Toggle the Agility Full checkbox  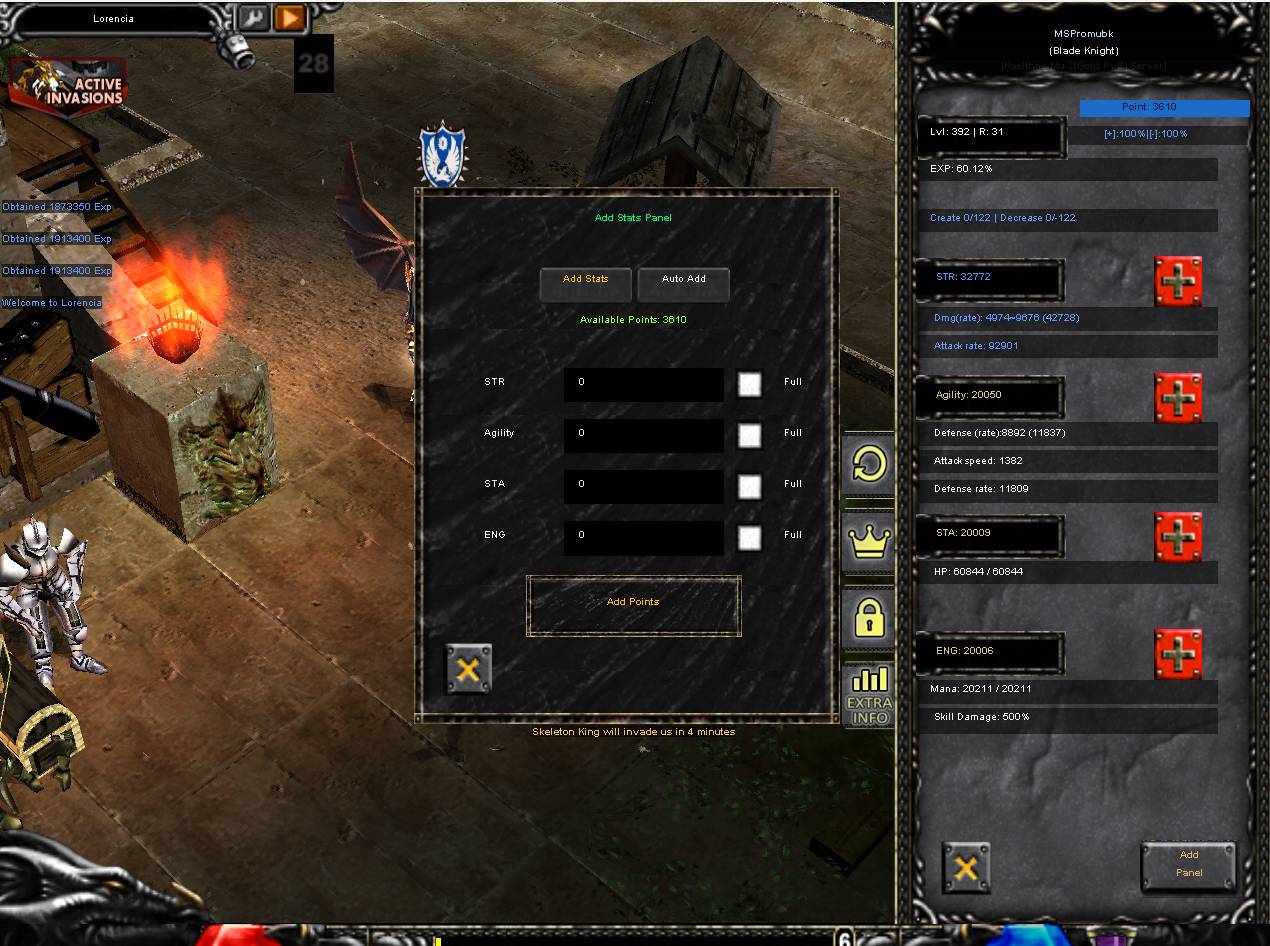click(749, 435)
